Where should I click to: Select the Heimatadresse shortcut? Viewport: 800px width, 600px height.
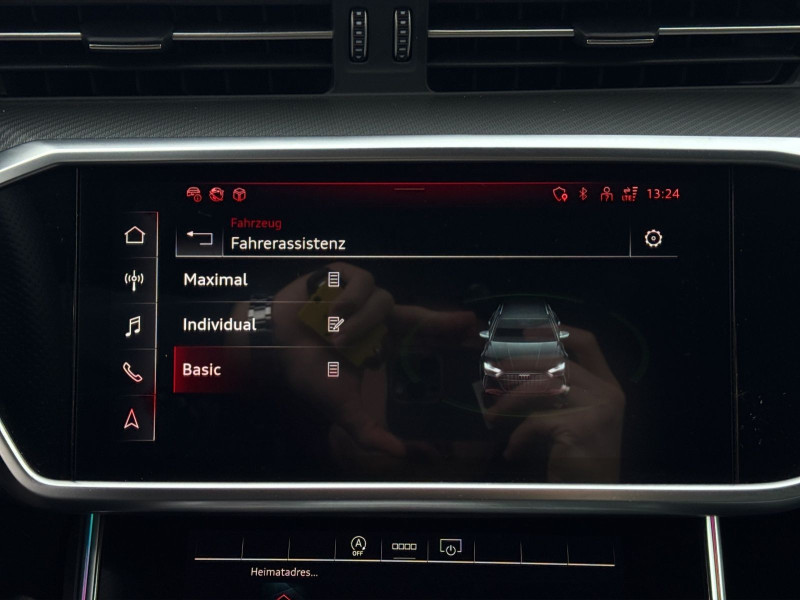coord(284,572)
